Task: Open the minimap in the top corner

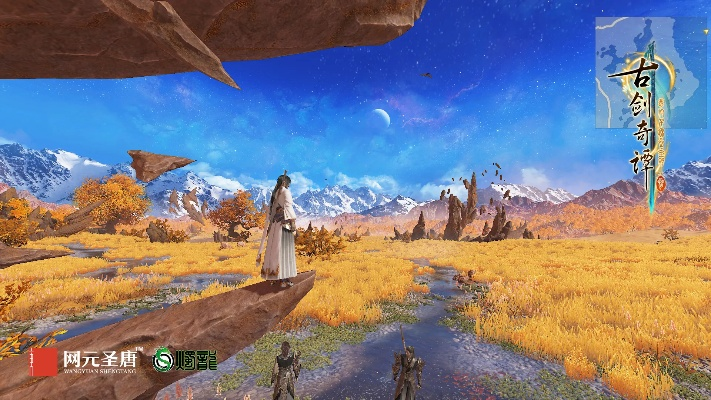Action: [649, 72]
